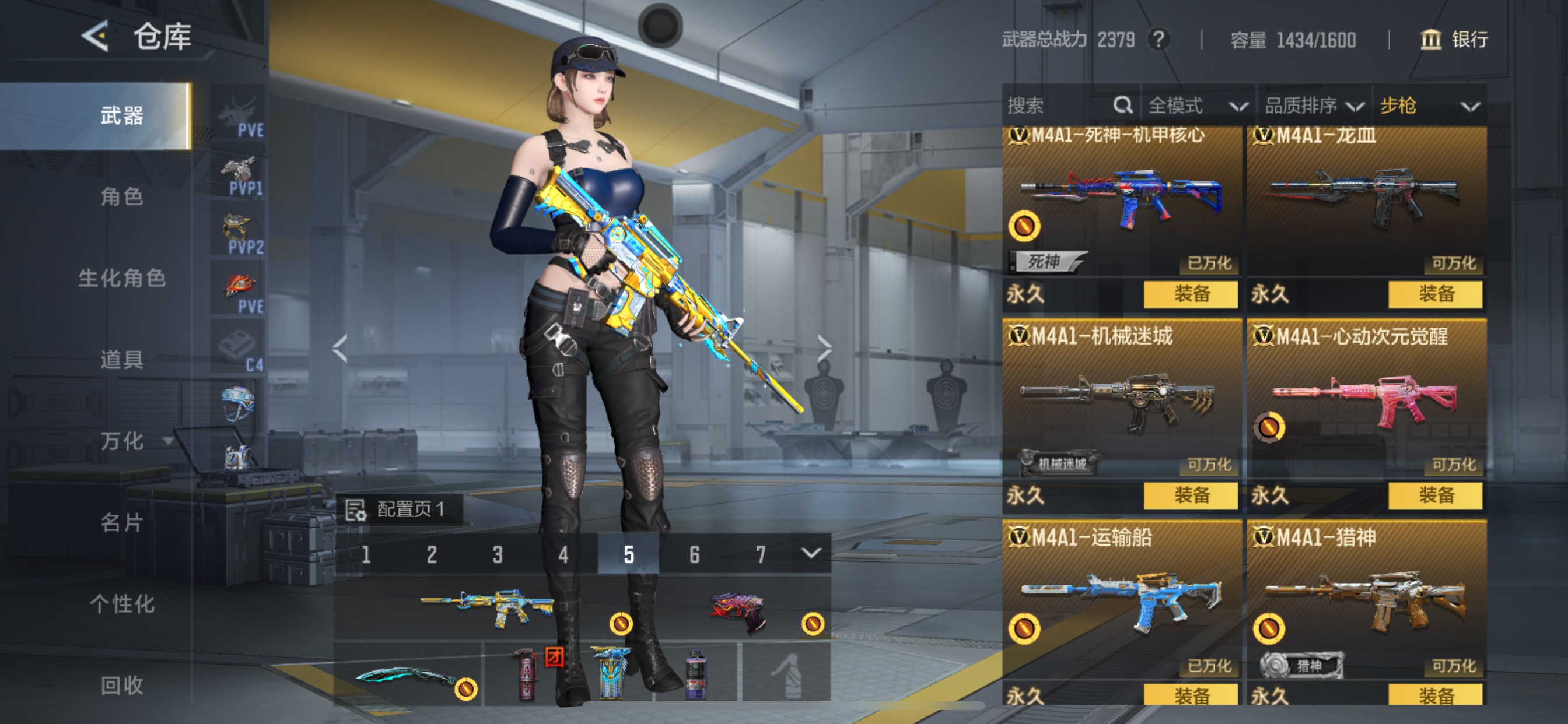This screenshot has width=1568, height=724.
Task: Open the 步枪 weapon type dropdown
Action: click(x=1428, y=106)
